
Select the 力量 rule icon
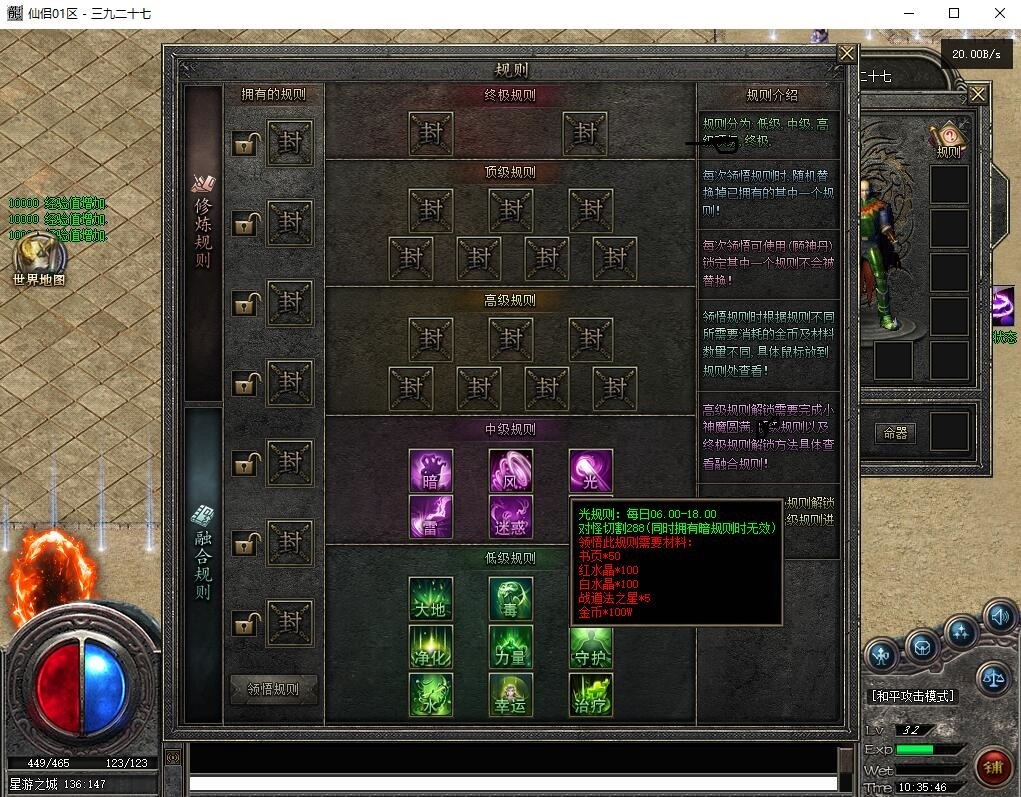tap(510, 646)
